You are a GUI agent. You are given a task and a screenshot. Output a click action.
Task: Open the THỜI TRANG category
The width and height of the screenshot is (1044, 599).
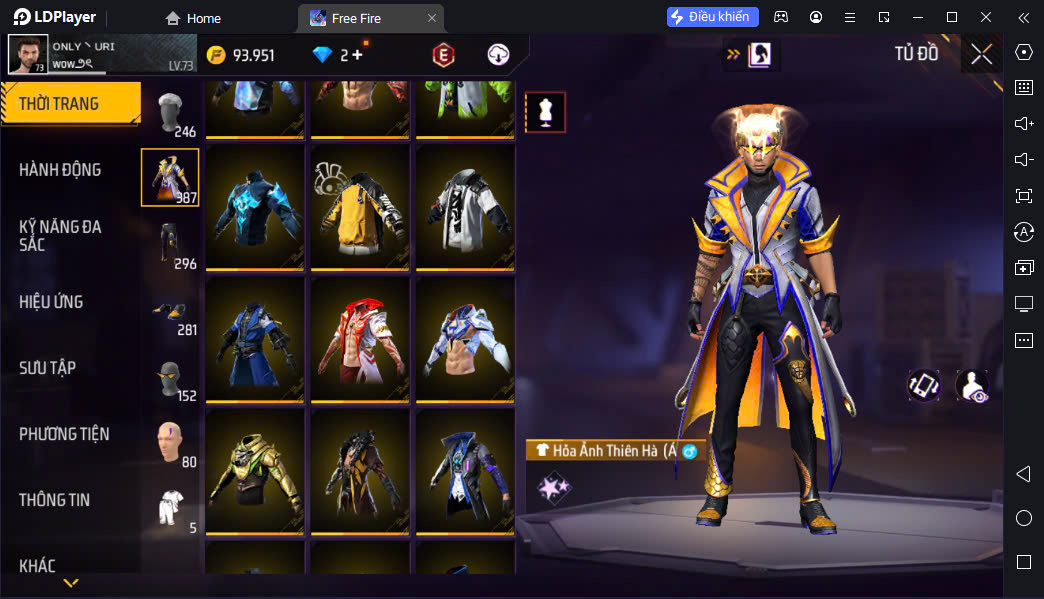[70, 104]
